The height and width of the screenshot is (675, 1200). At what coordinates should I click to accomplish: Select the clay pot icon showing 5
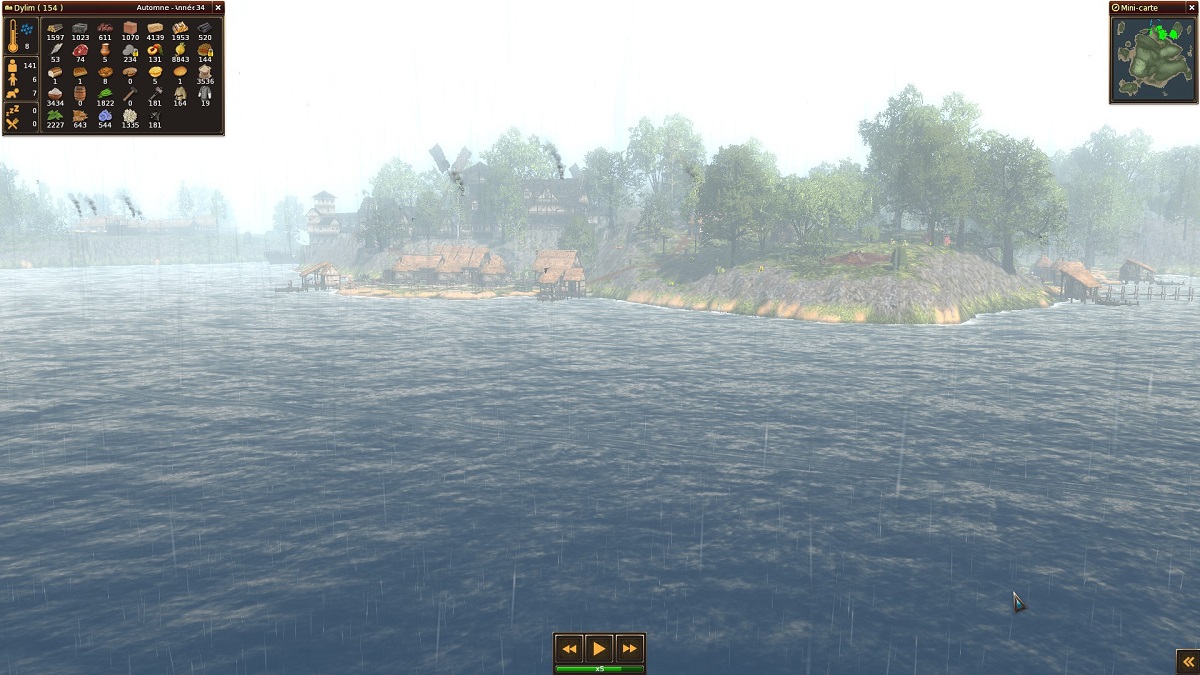pos(105,50)
